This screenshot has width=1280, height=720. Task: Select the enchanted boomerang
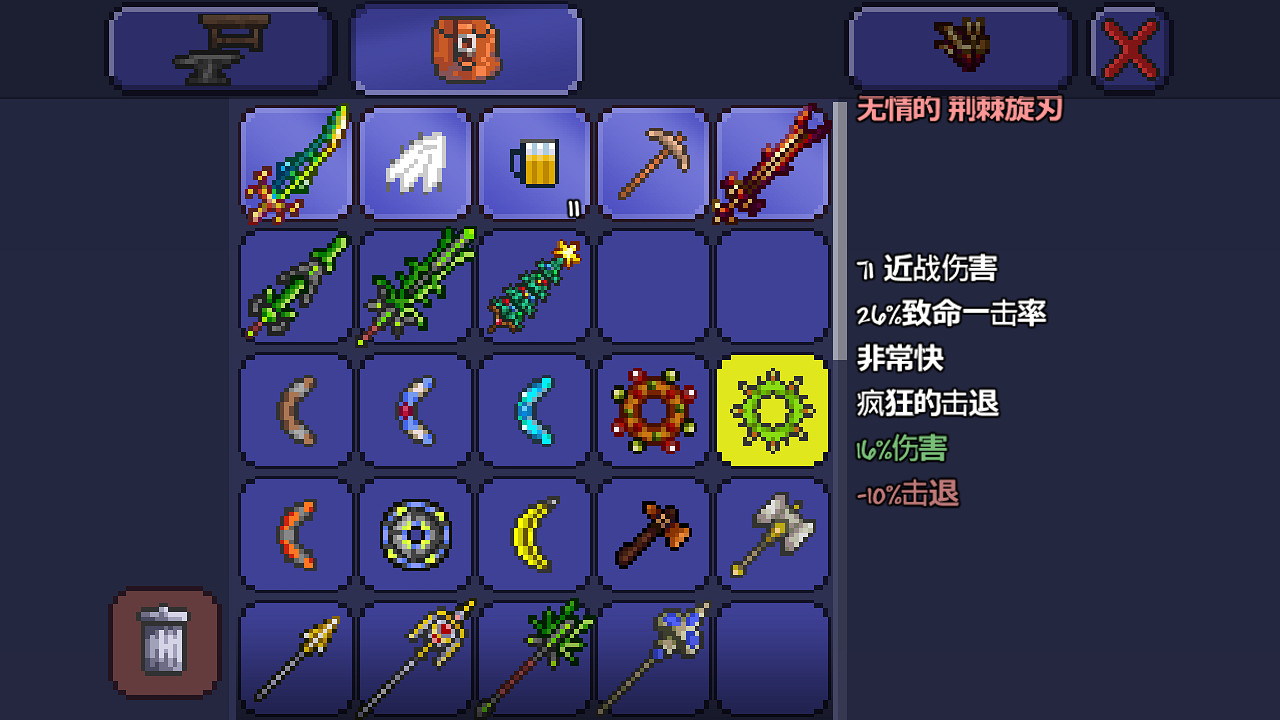(x=415, y=410)
